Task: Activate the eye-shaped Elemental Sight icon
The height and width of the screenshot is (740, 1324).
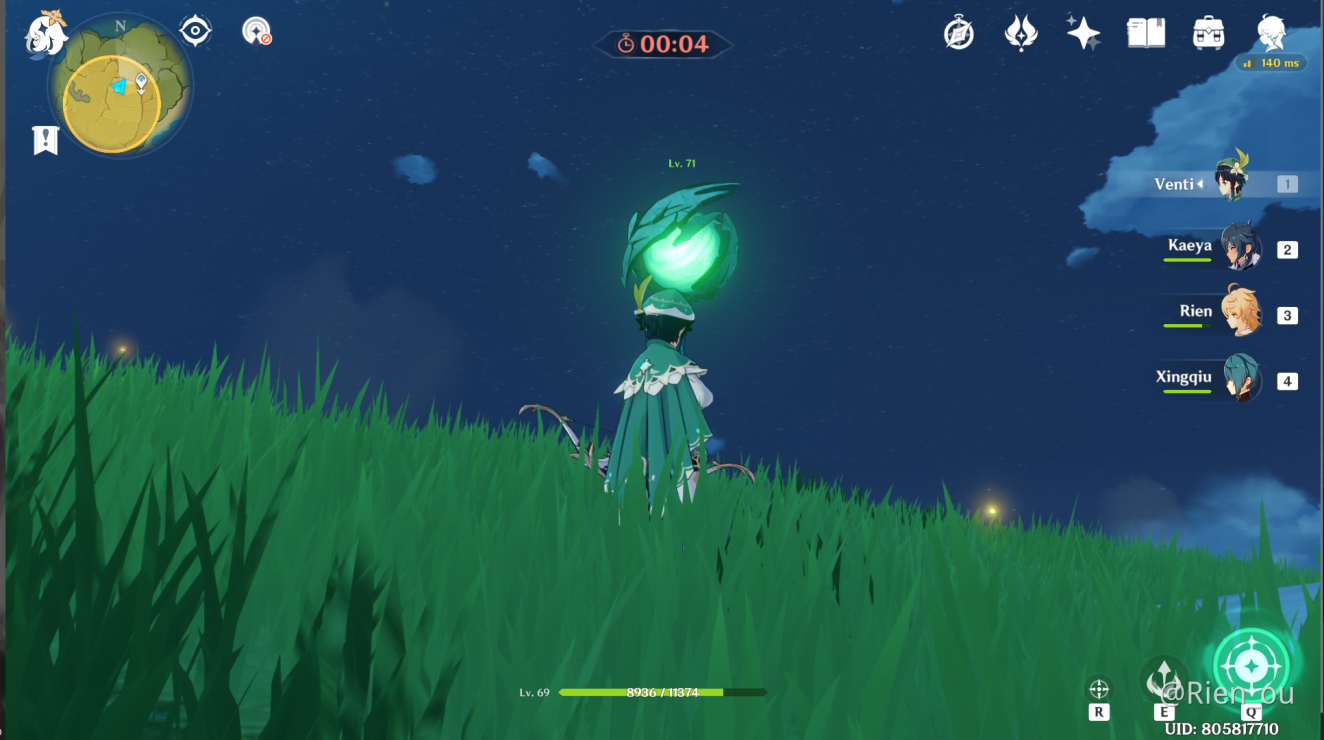Action: pos(195,31)
